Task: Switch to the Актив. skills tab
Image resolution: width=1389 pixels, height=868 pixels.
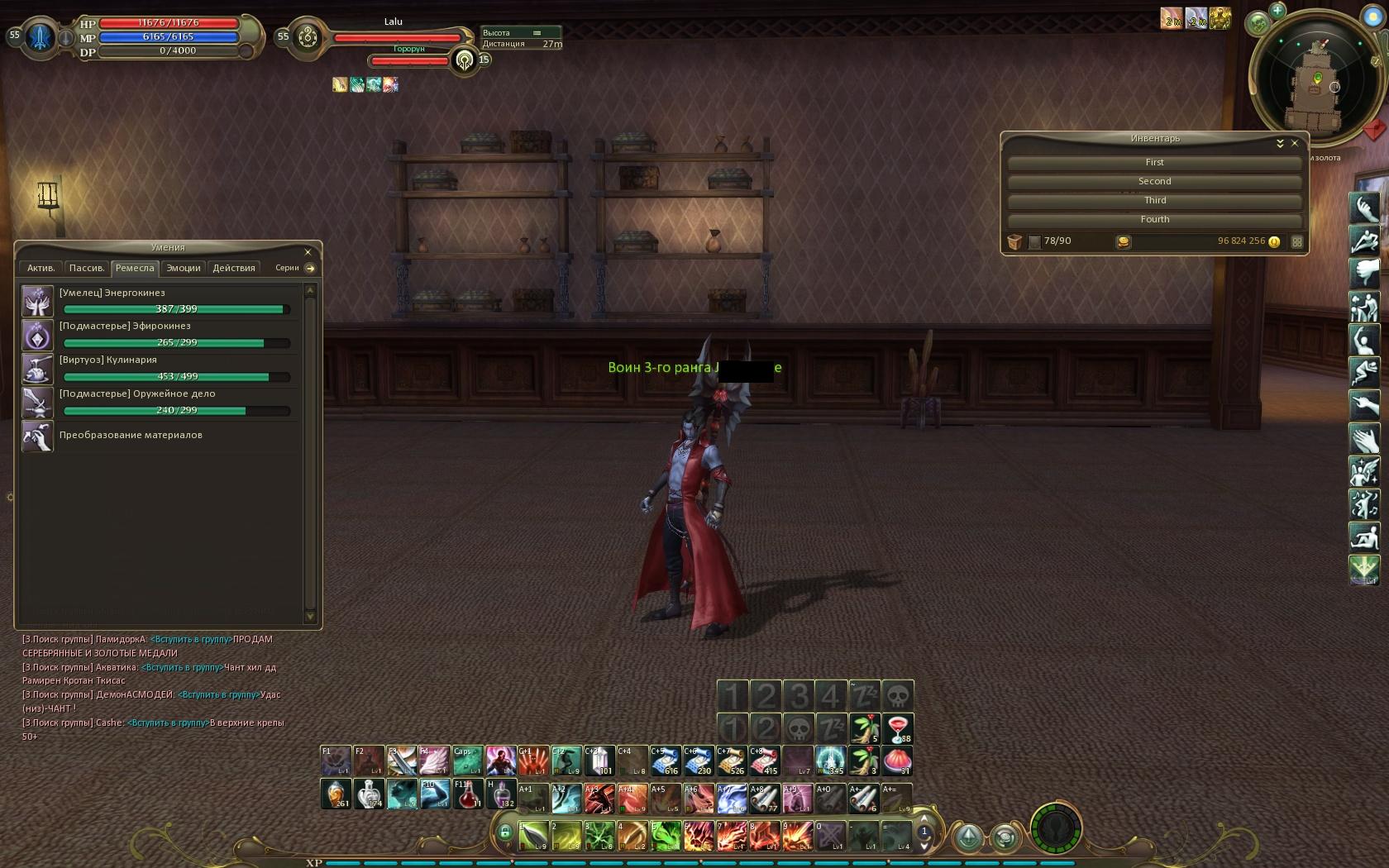Action: pos(41,268)
